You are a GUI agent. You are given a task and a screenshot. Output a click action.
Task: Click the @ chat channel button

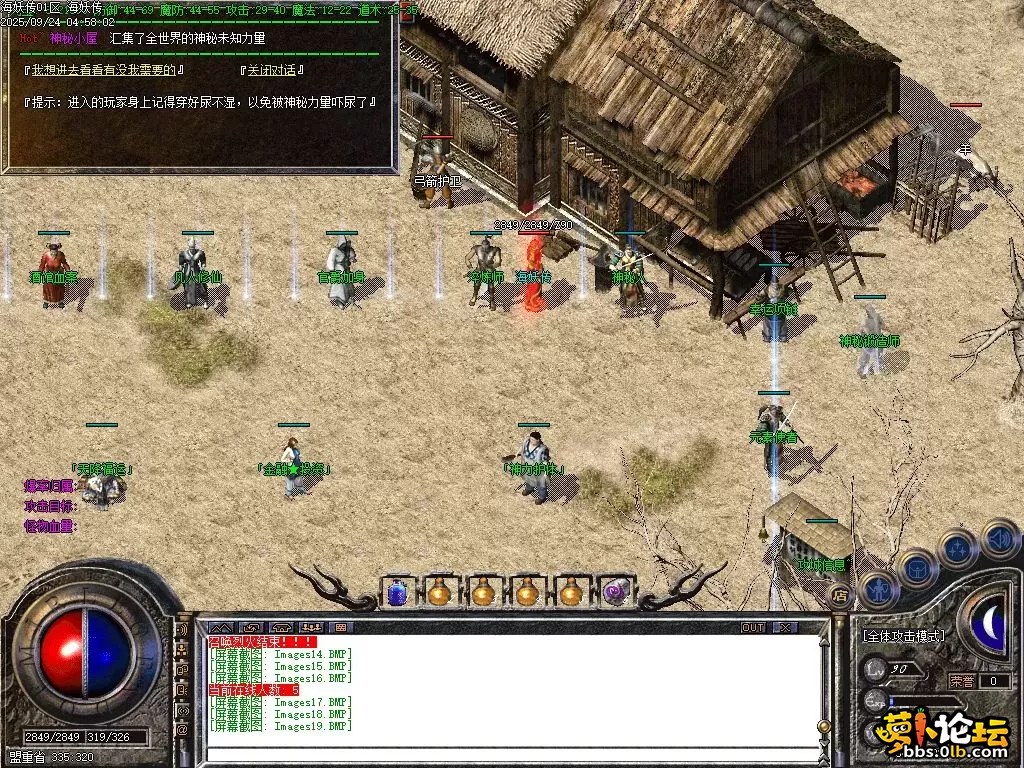pos(182,730)
